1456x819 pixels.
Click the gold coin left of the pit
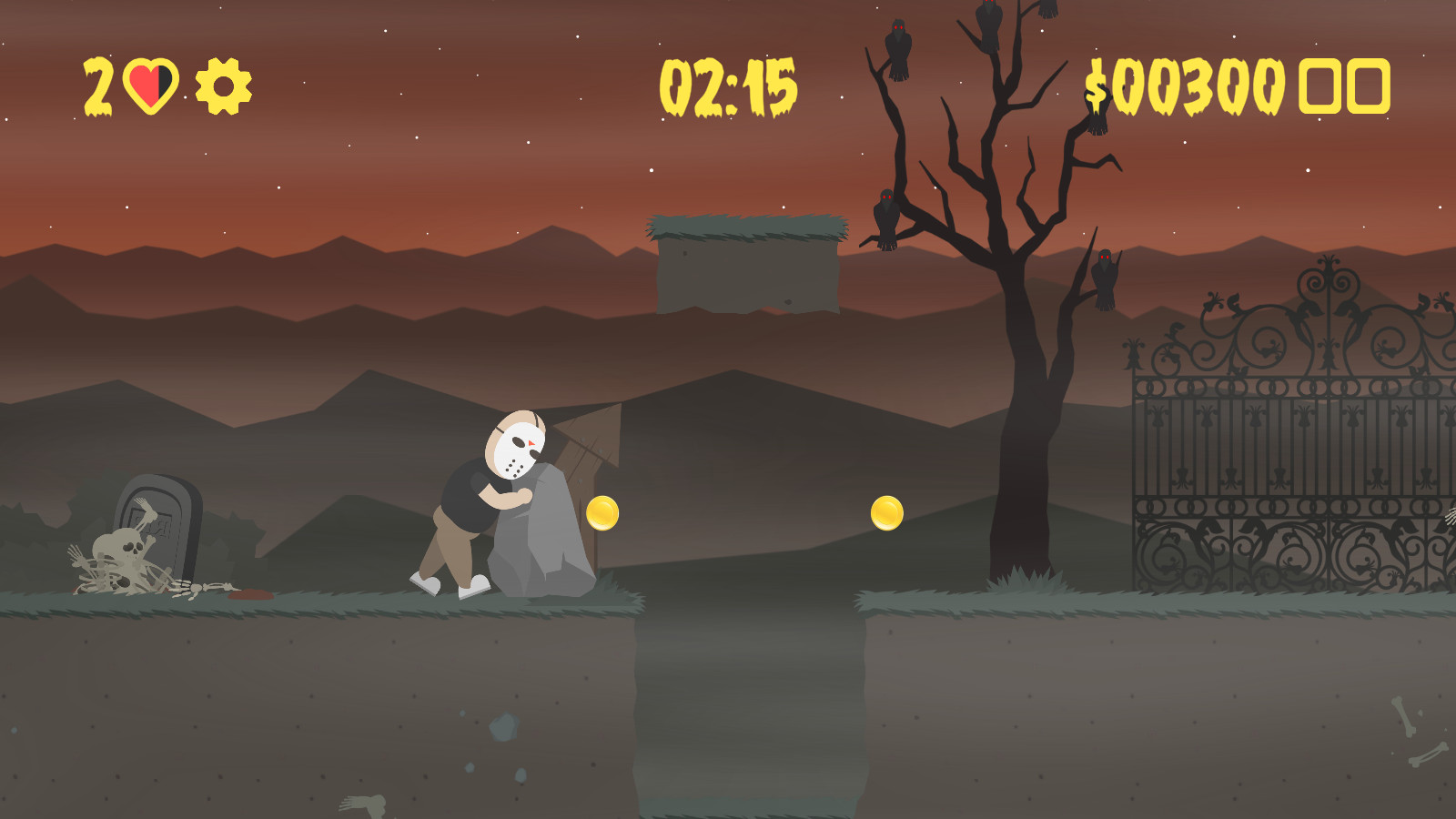(602, 514)
